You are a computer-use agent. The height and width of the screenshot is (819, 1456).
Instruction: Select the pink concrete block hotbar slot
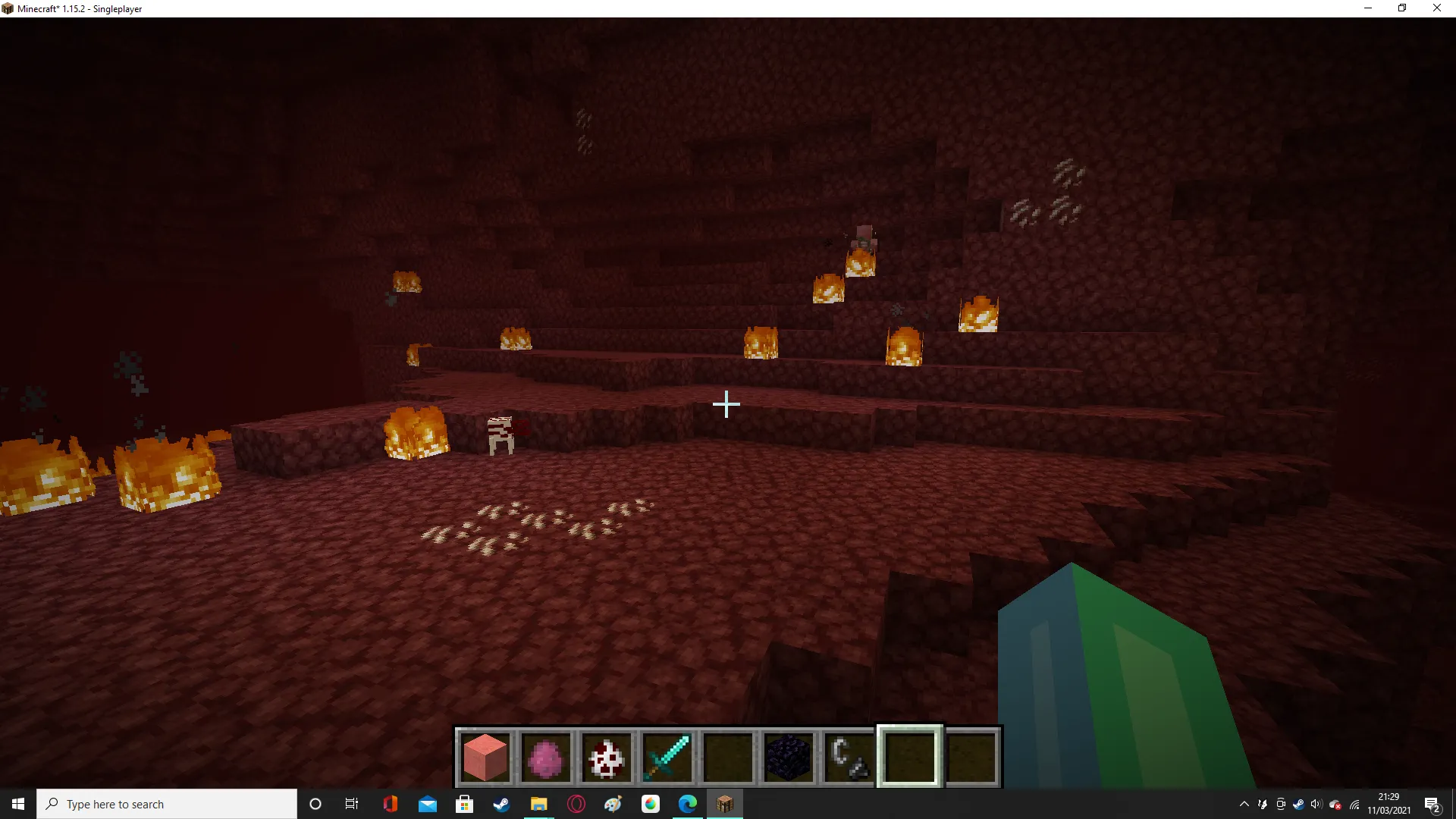click(485, 756)
